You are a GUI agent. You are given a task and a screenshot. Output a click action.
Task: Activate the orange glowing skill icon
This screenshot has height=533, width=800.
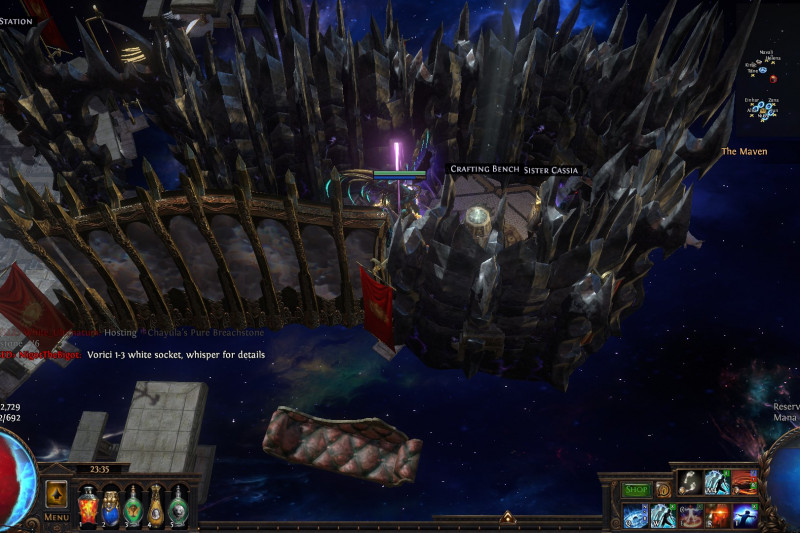[717, 516]
